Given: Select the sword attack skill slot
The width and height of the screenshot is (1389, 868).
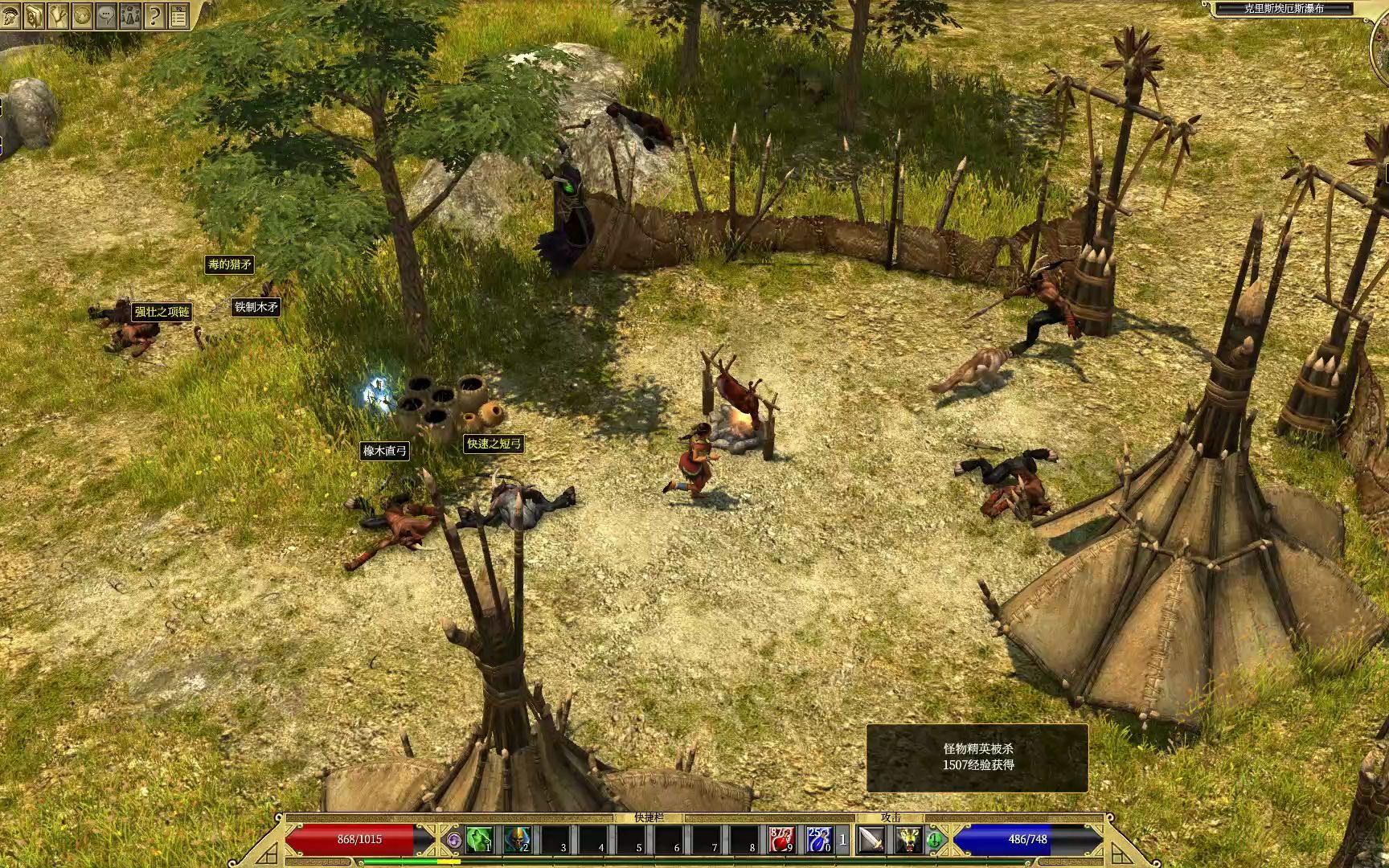Looking at the screenshot, I should (871, 840).
